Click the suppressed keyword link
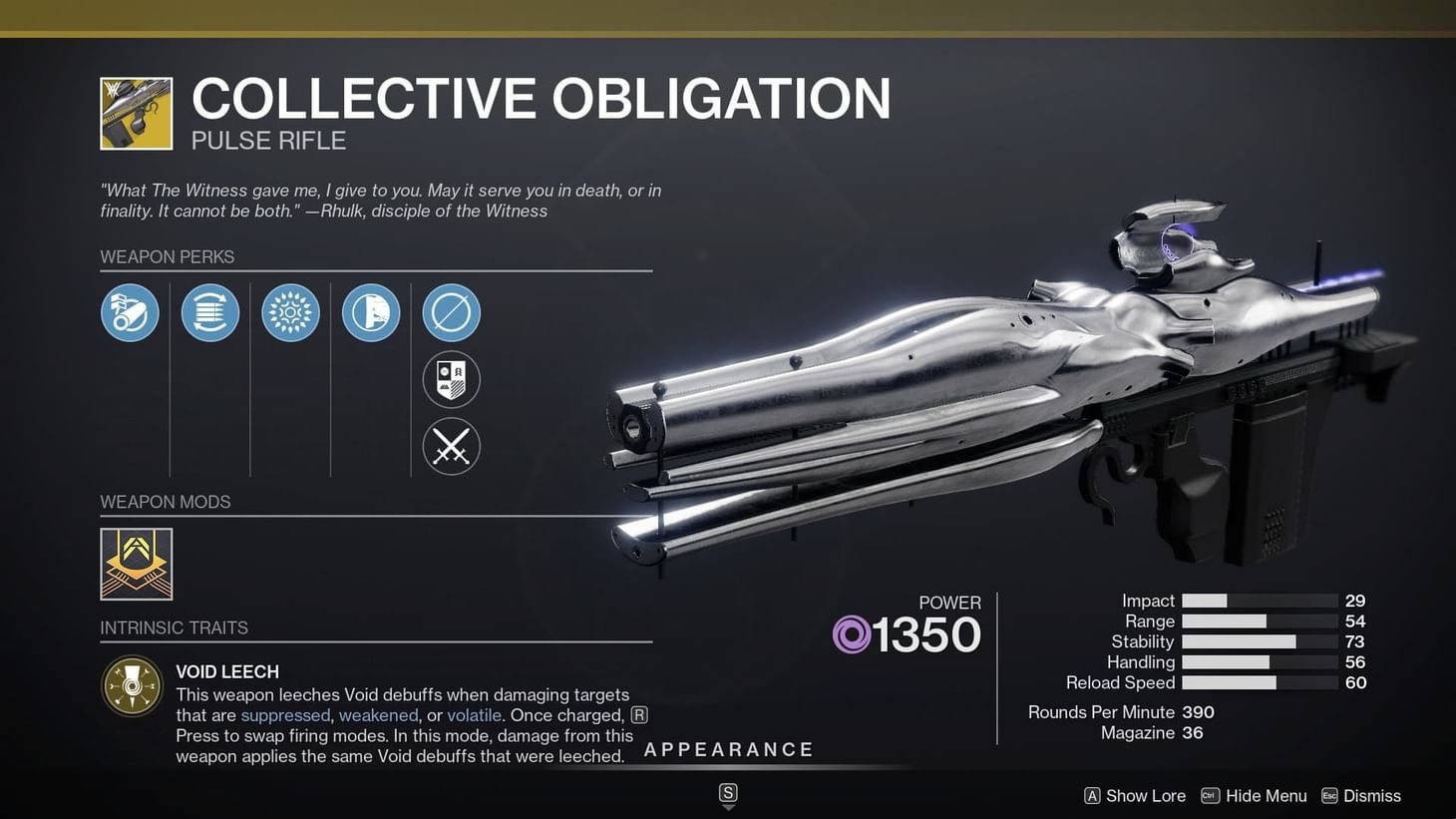Image resolution: width=1456 pixels, height=819 pixels. (285, 715)
